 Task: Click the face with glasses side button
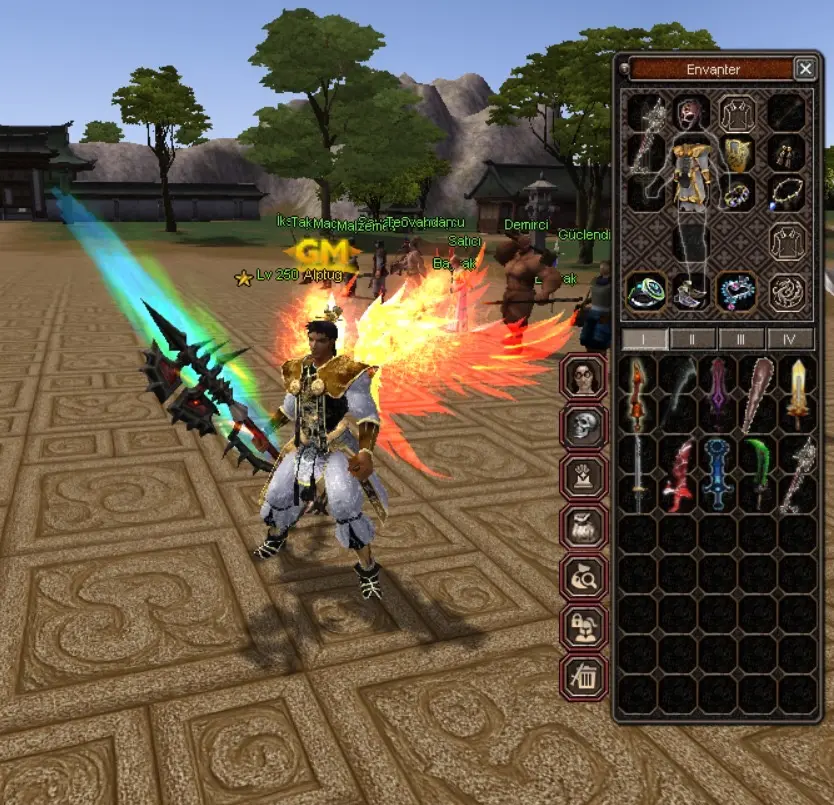click(x=585, y=378)
